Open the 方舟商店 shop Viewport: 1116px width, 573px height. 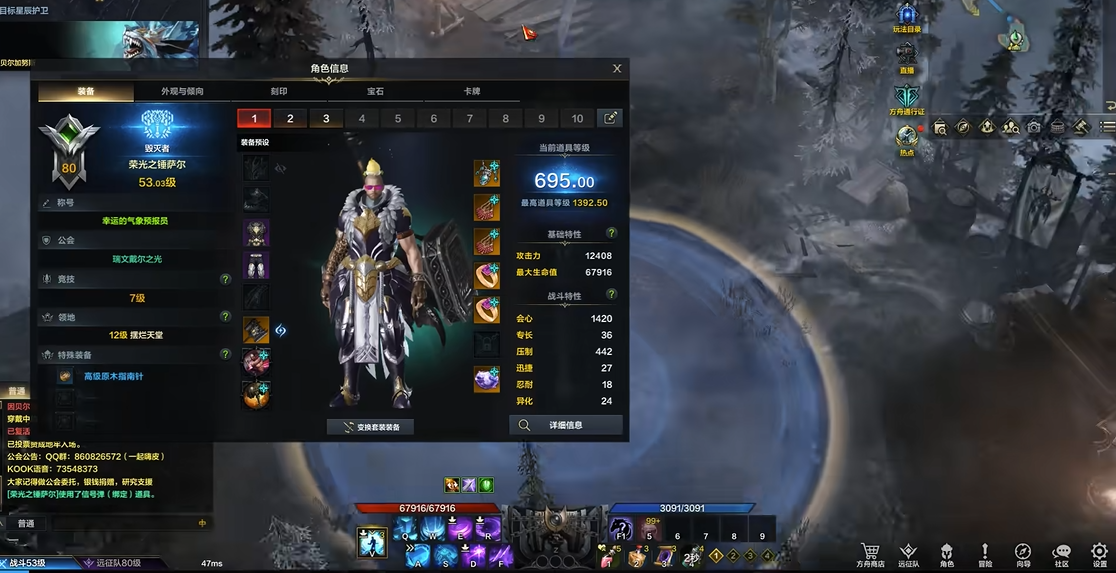[870, 554]
